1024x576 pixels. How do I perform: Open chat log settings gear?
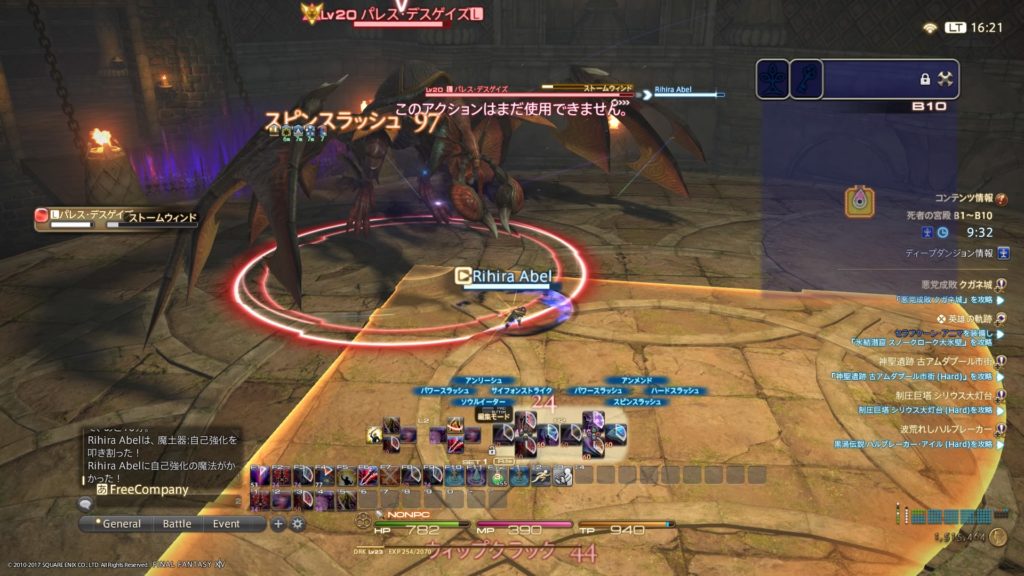(x=297, y=523)
